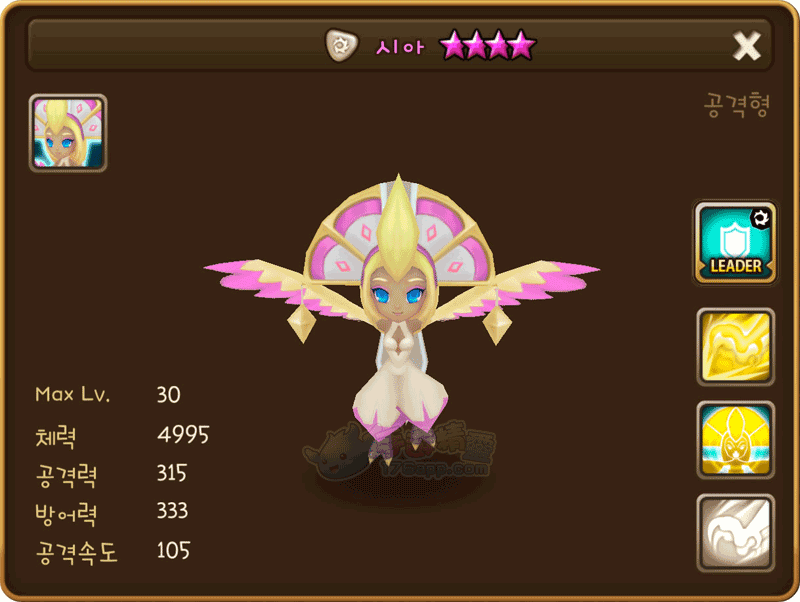Select the monster portrait thumbnail
This screenshot has width=800, height=602.
click(x=68, y=133)
